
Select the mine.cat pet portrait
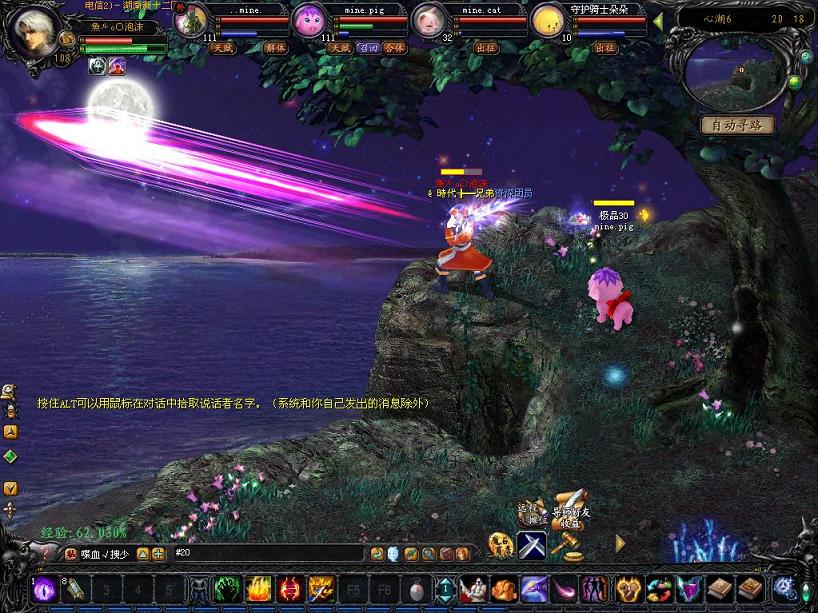pos(427,20)
